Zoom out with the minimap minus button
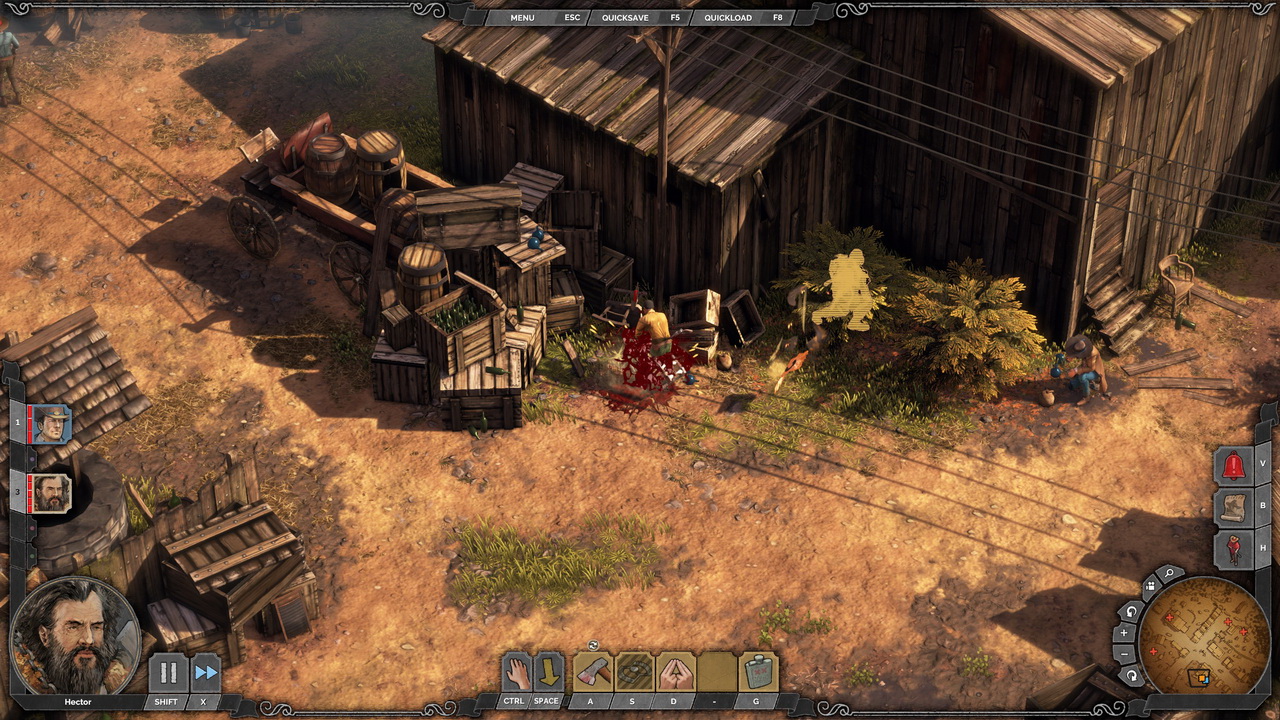 point(1124,654)
